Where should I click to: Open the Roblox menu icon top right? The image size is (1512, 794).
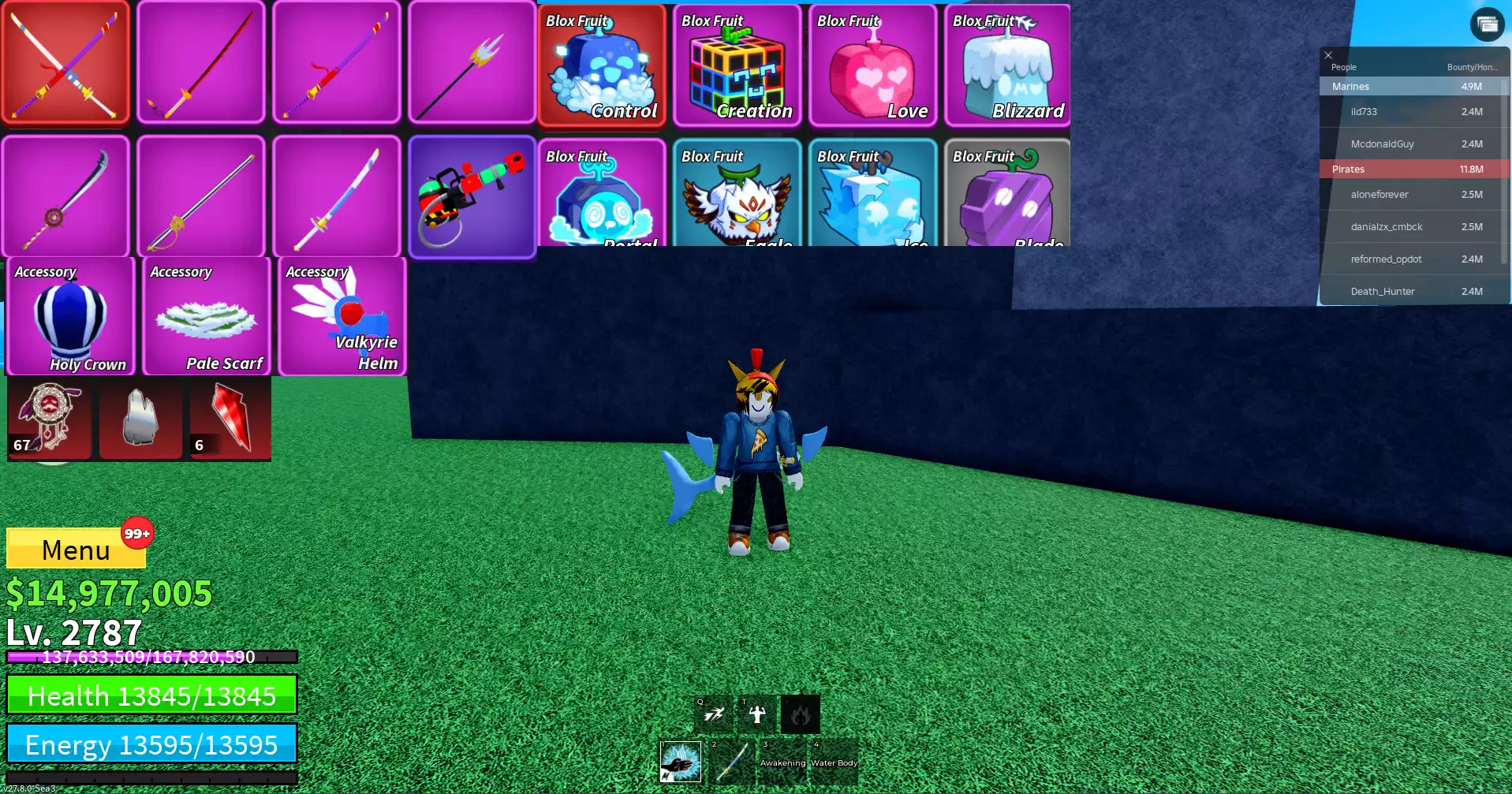pyautogui.click(x=1486, y=24)
